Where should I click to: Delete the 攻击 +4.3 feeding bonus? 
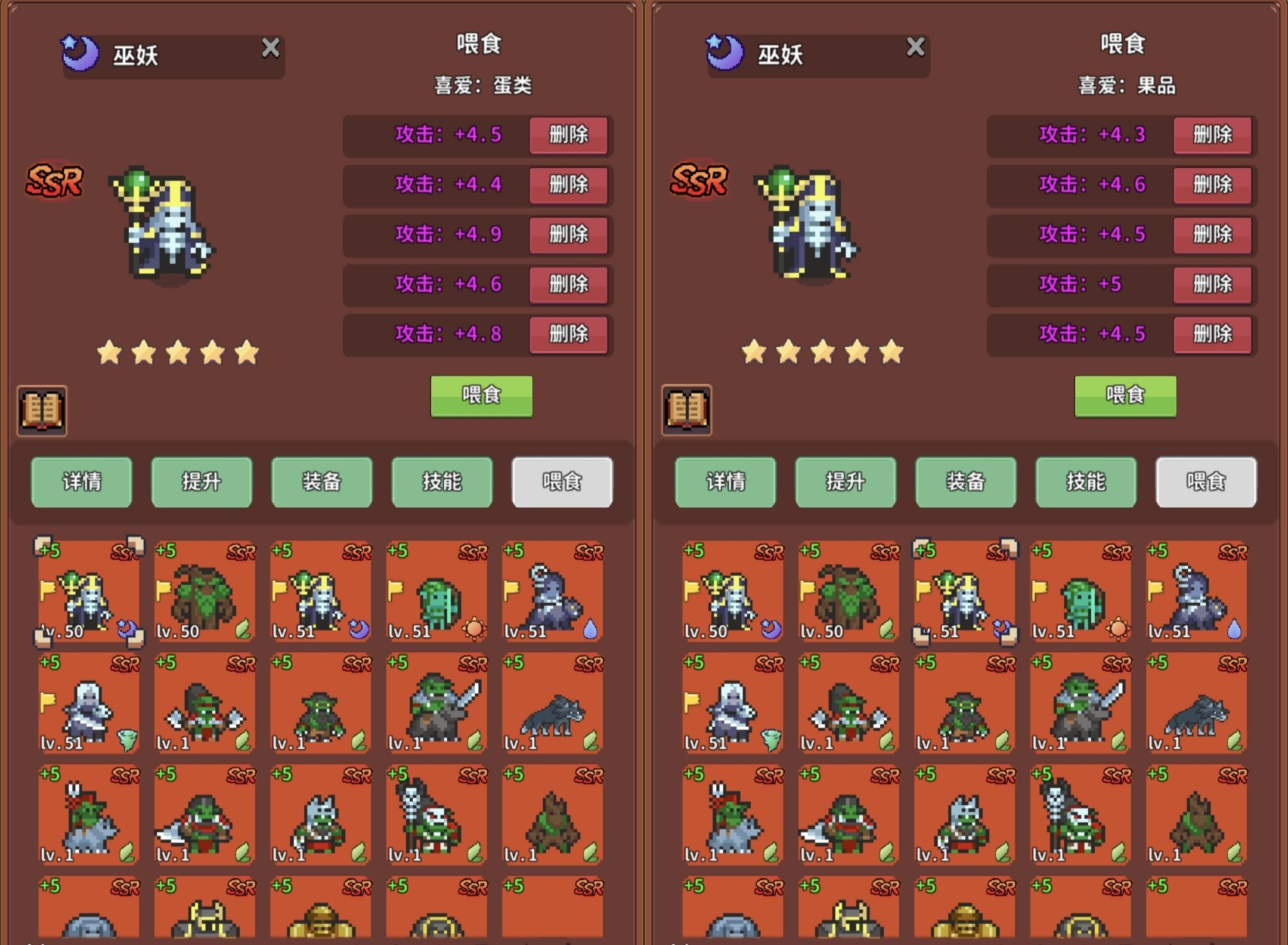tap(1212, 135)
